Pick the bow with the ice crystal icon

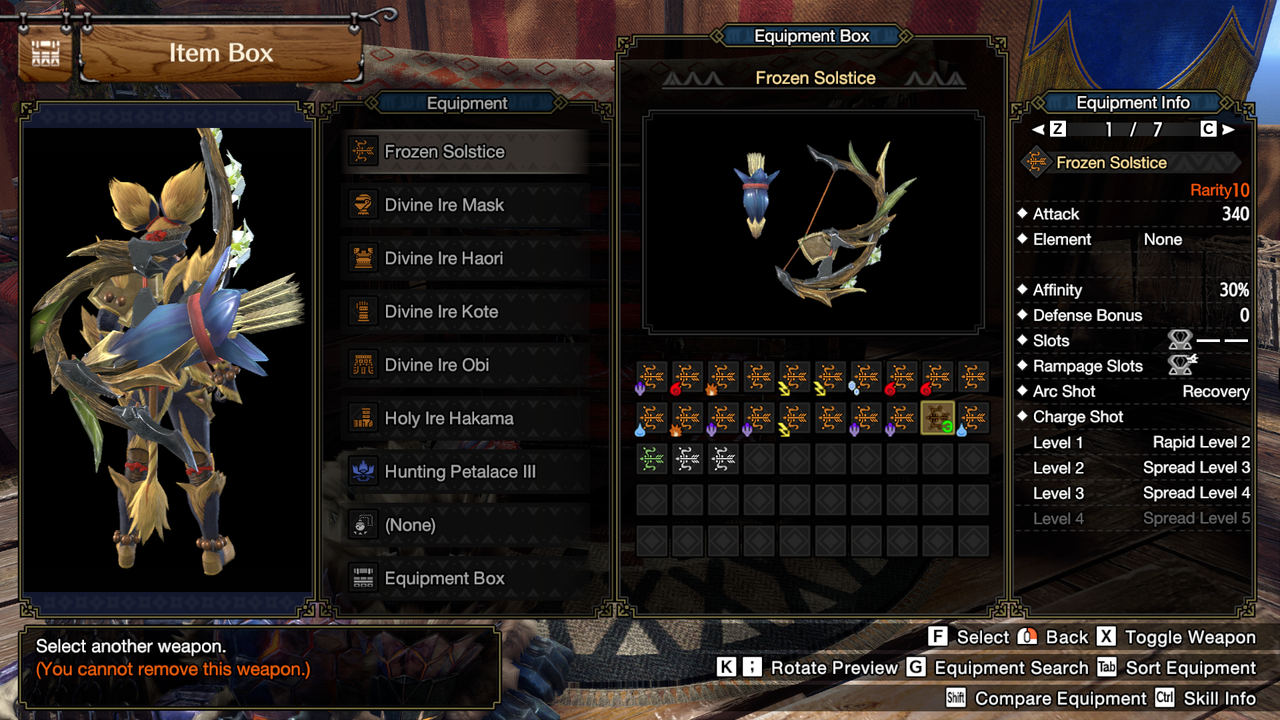866,377
